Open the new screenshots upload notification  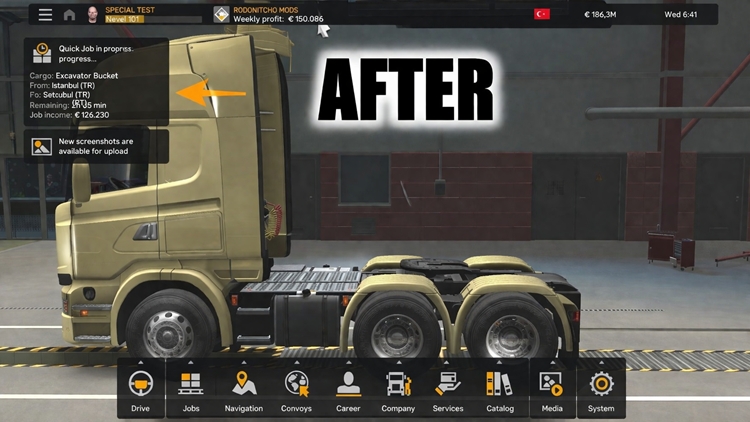tap(96, 146)
